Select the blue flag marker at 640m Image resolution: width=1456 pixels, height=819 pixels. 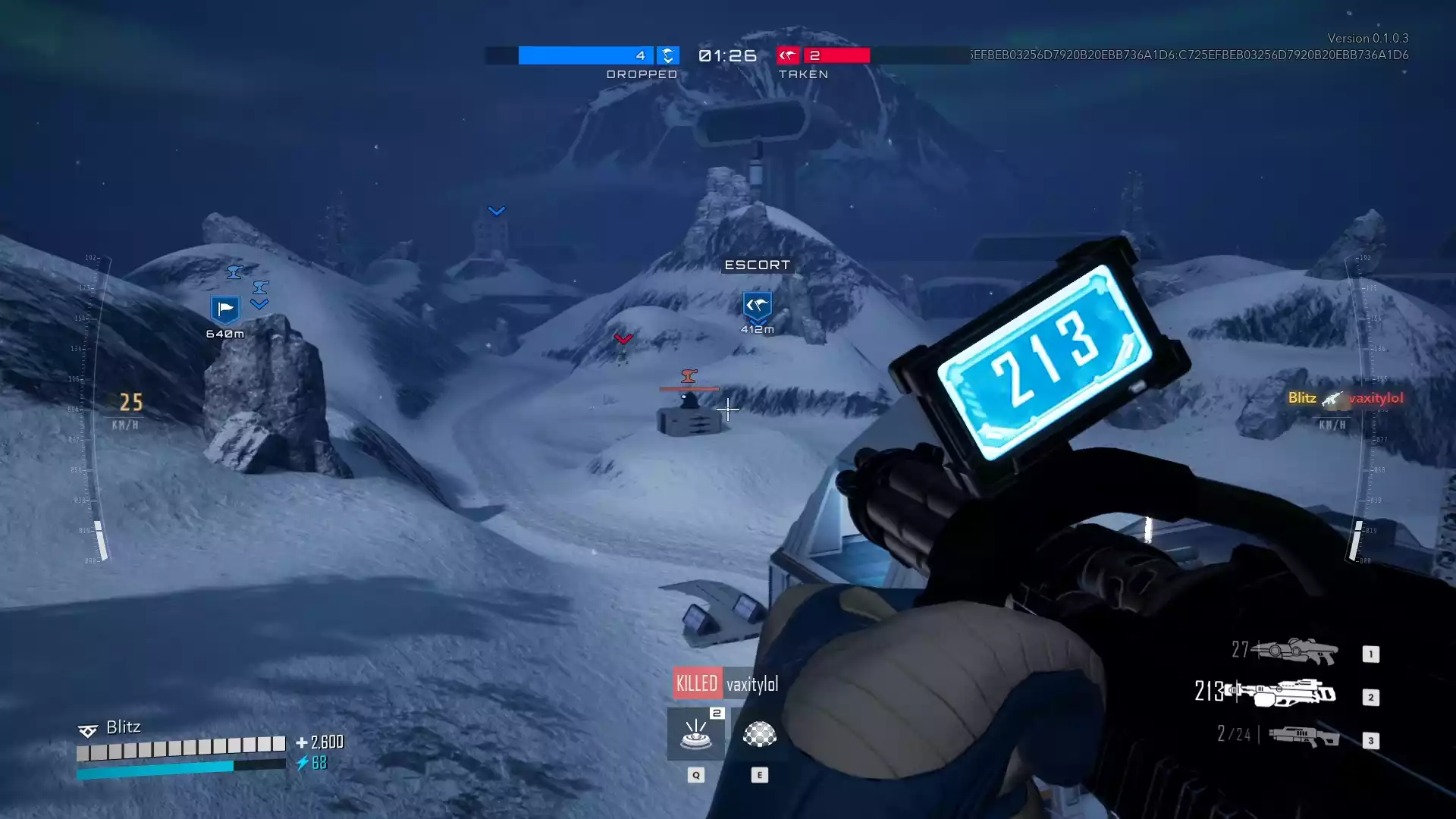pos(224,309)
